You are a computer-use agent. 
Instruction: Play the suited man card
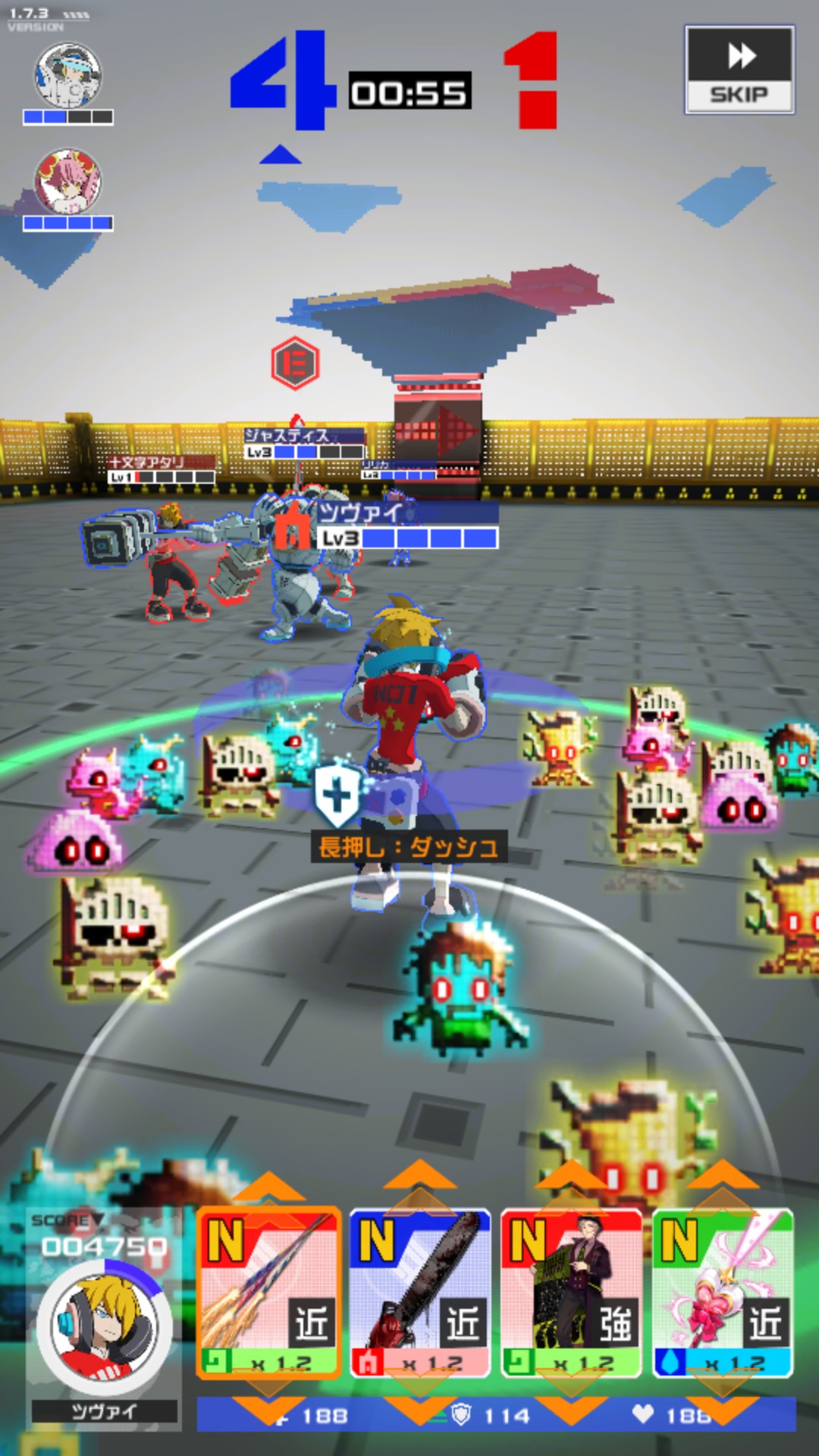(x=572, y=1293)
